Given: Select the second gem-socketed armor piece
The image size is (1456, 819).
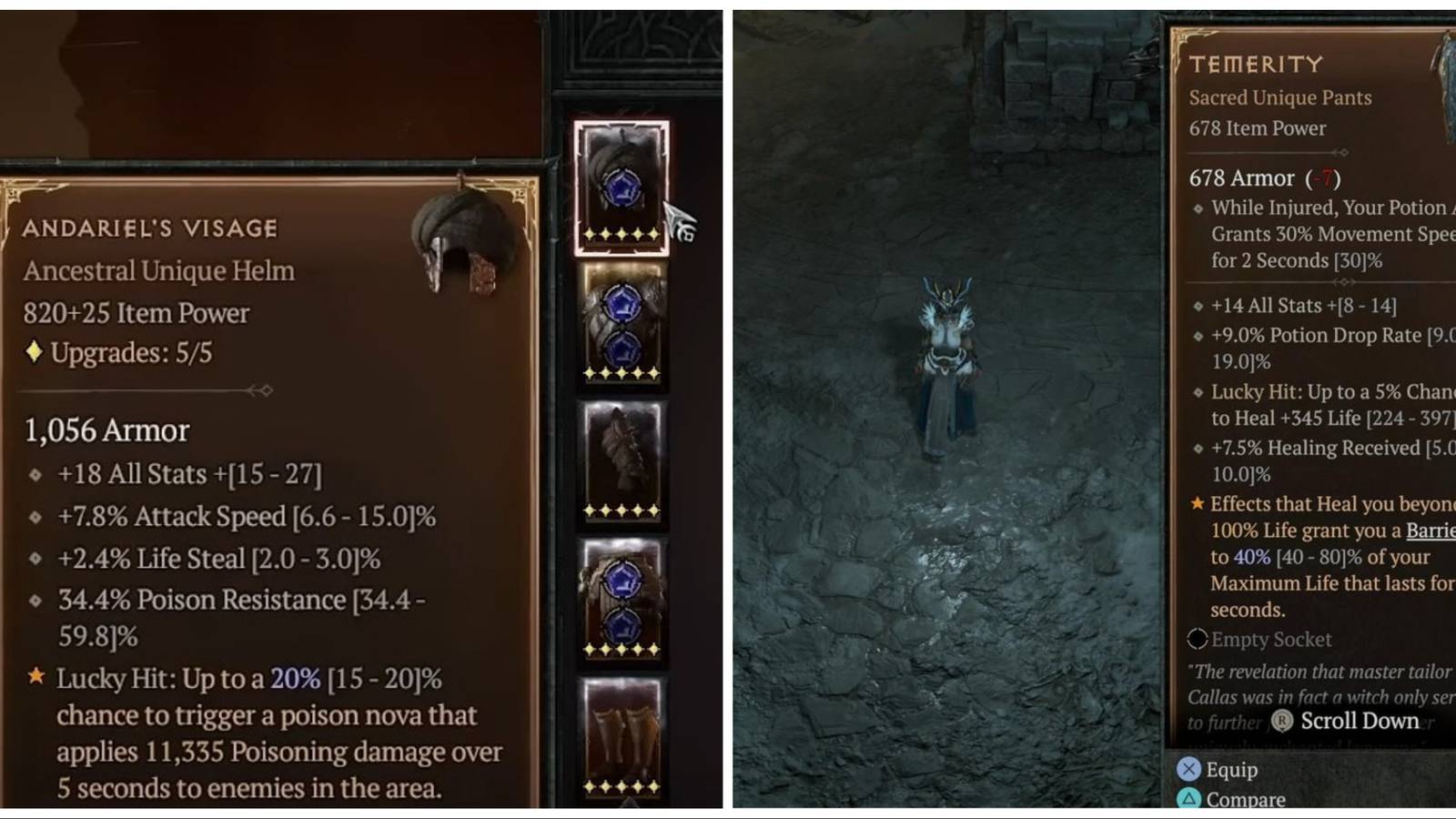Looking at the screenshot, I should point(622,596).
